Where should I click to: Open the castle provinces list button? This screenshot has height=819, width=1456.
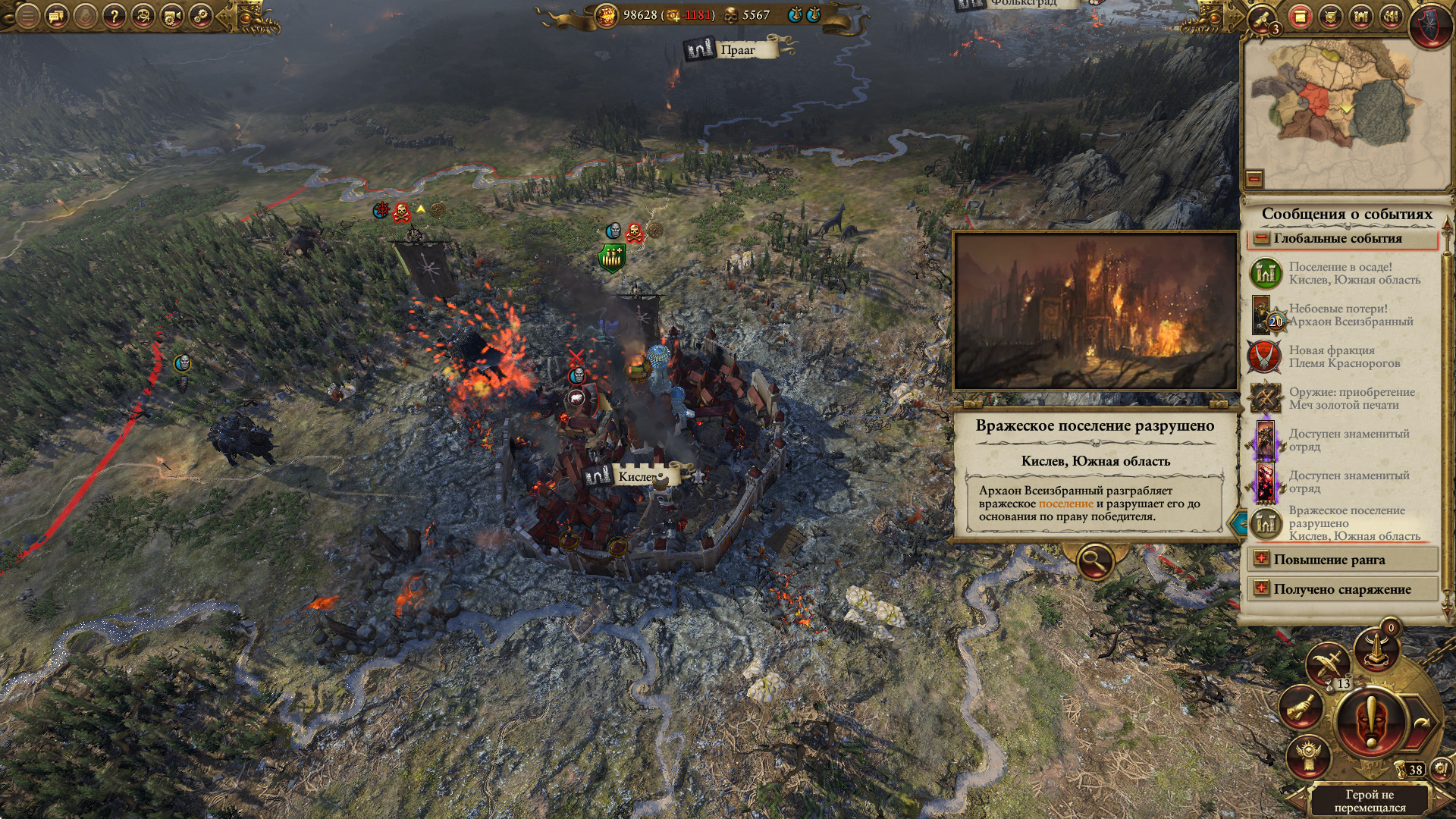click(x=1361, y=17)
